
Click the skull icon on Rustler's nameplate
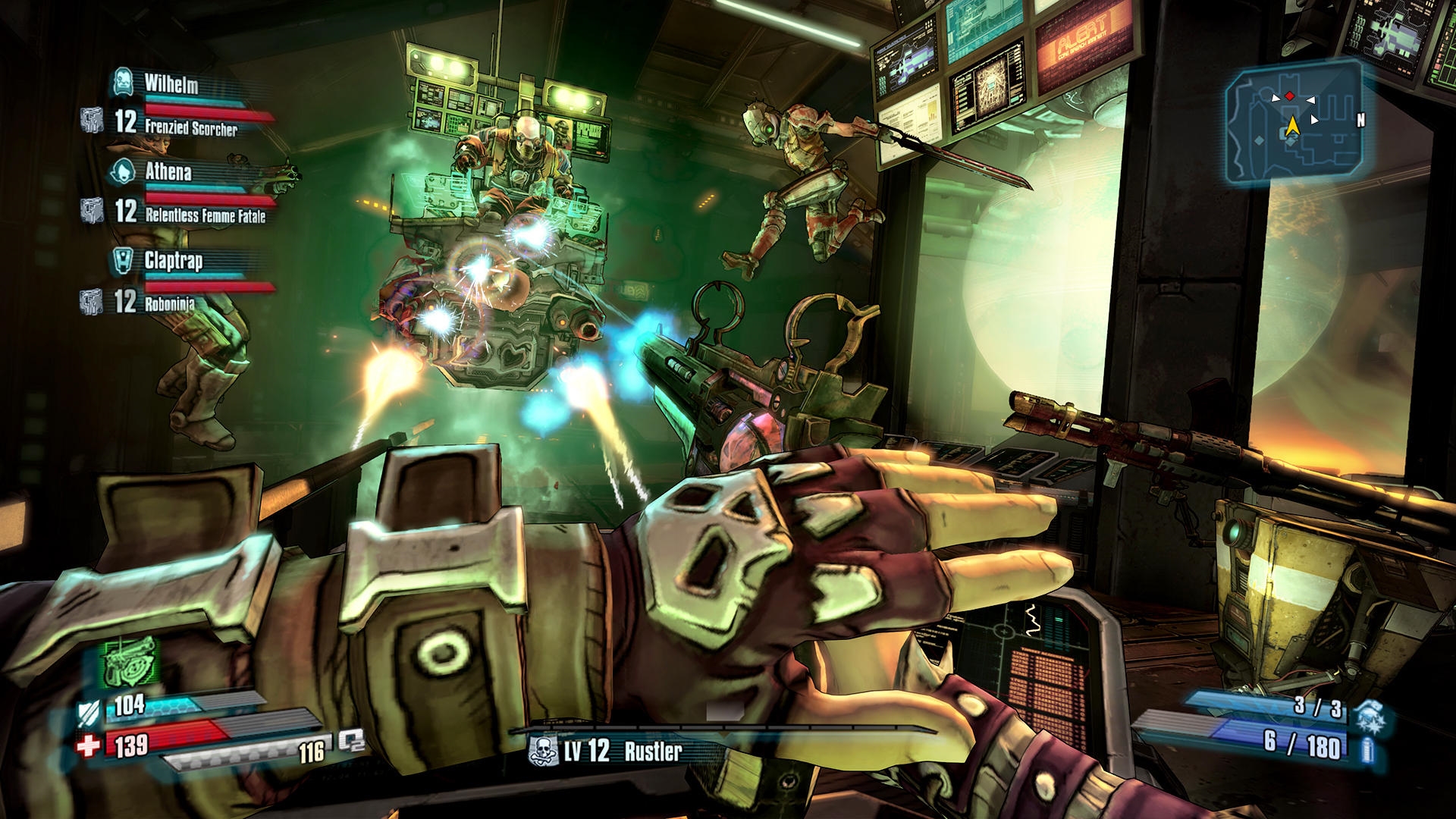point(541,751)
